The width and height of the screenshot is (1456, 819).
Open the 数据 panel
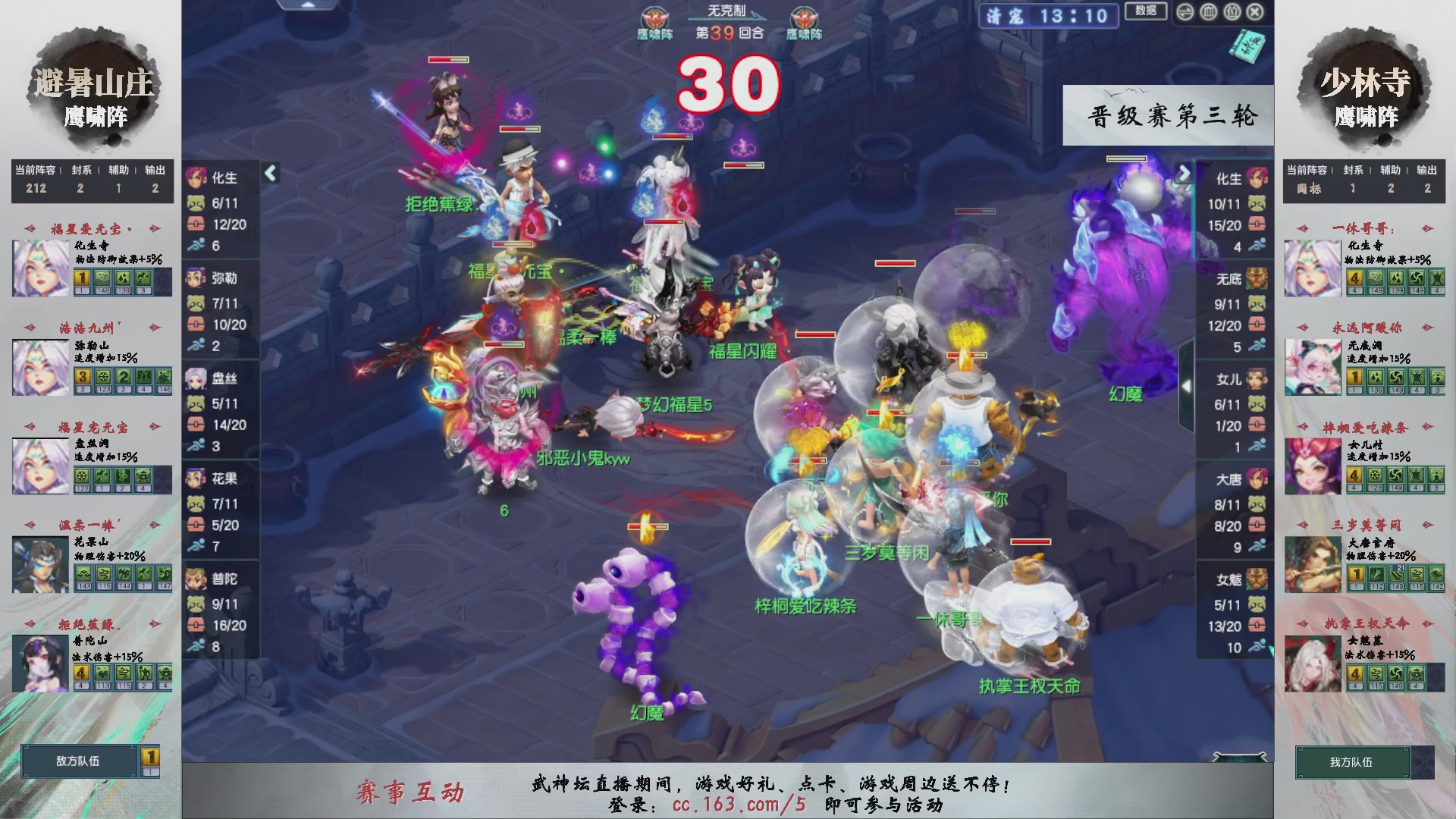1147,11
